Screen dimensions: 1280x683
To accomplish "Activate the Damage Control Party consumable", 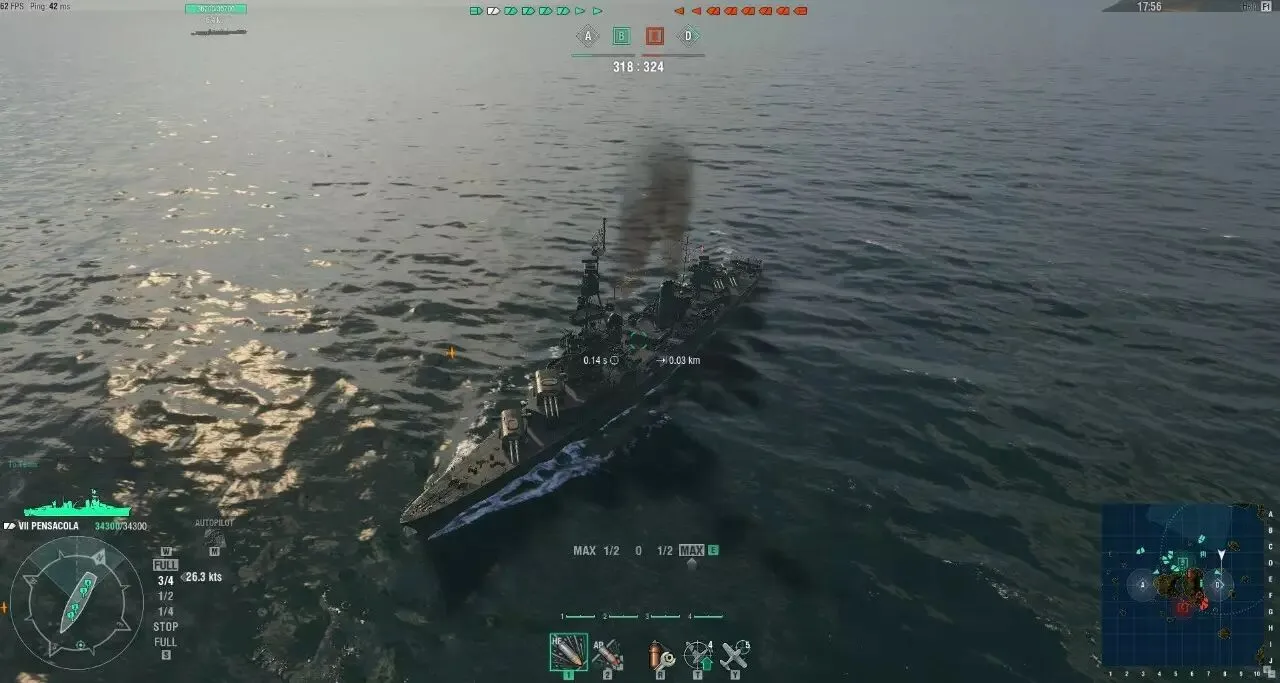I will point(658,656).
